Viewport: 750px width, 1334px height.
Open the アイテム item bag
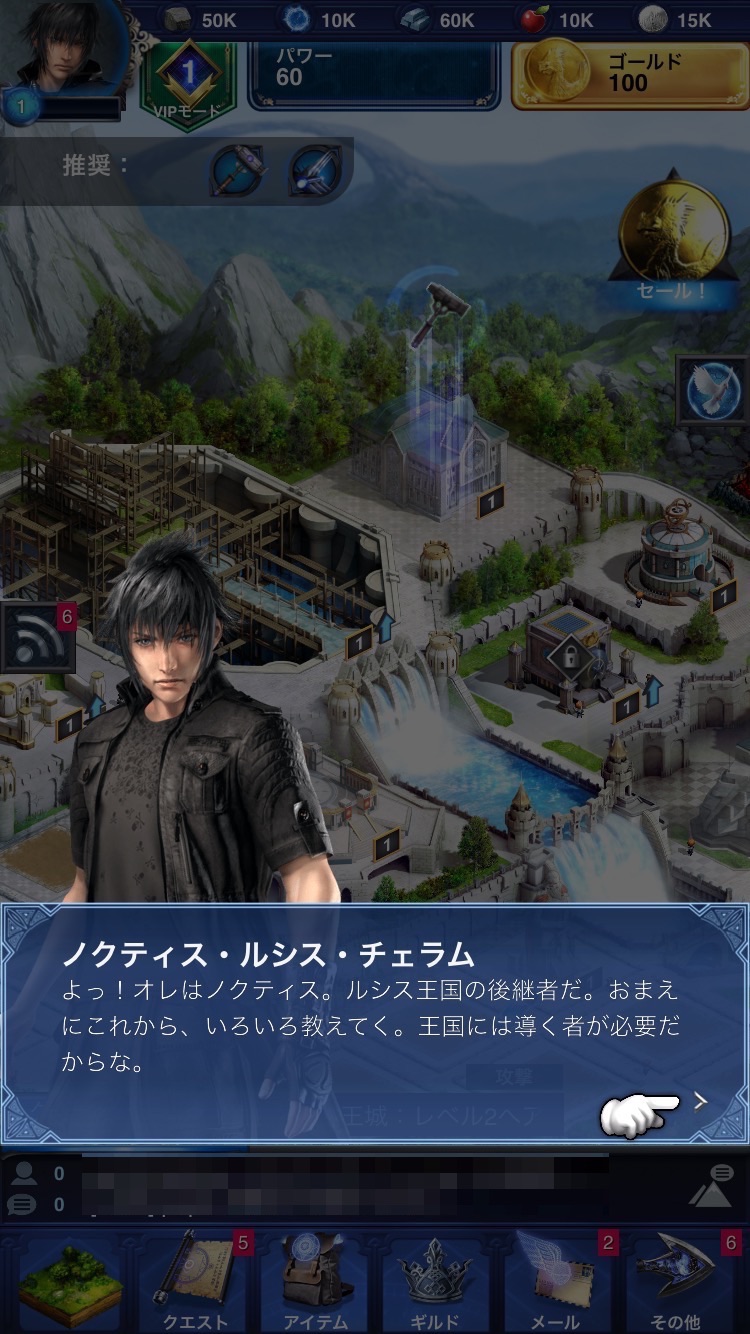tap(316, 1280)
